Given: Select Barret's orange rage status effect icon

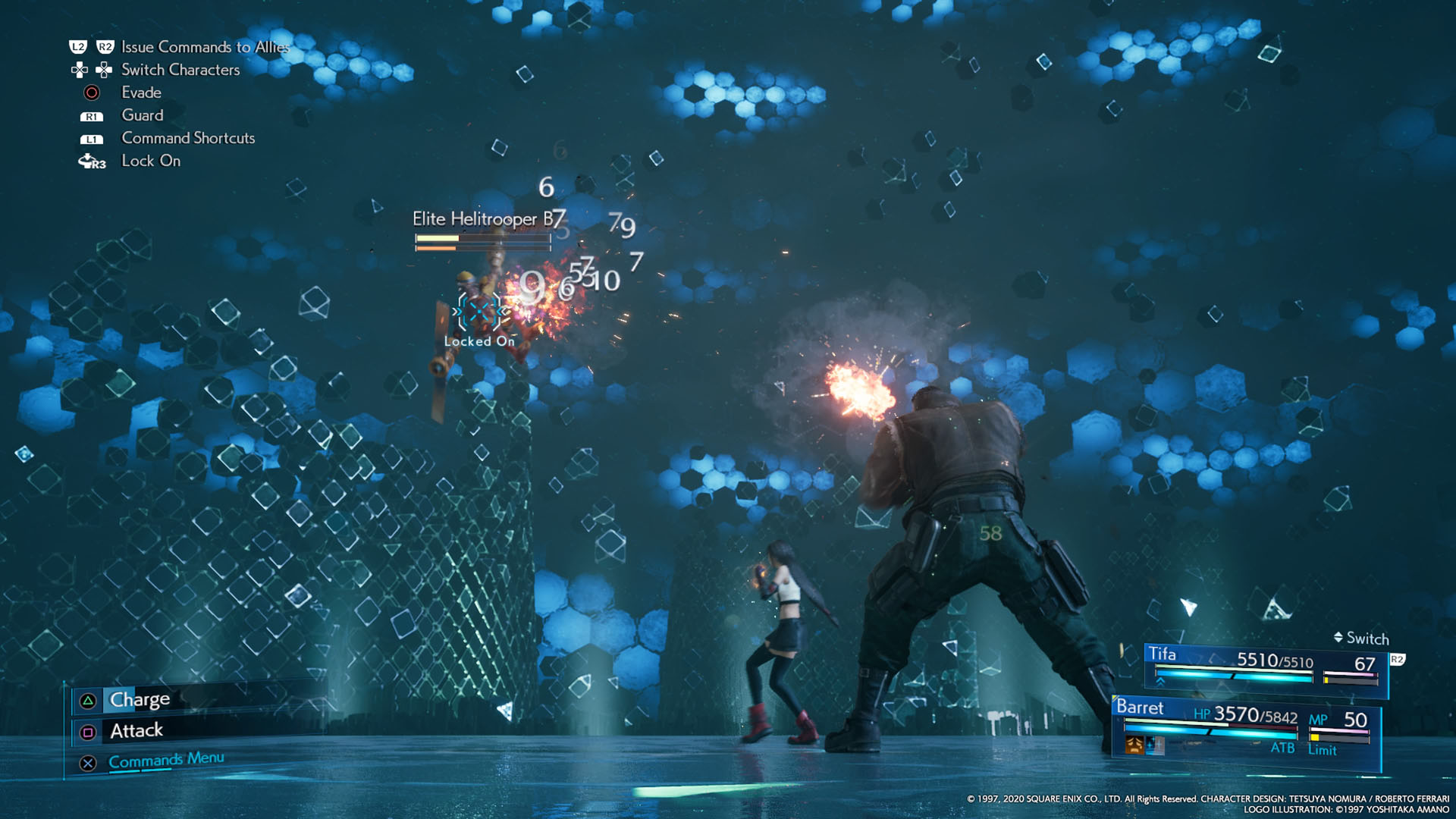Looking at the screenshot, I should click(x=1134, y=745).
